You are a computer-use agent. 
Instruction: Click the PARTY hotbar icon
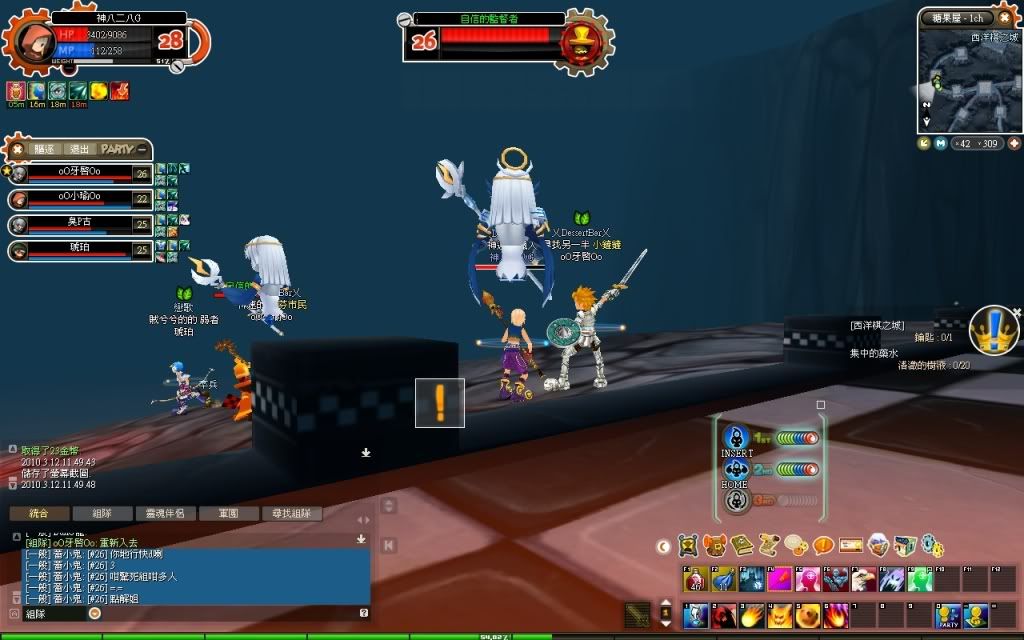coord(947,617)
